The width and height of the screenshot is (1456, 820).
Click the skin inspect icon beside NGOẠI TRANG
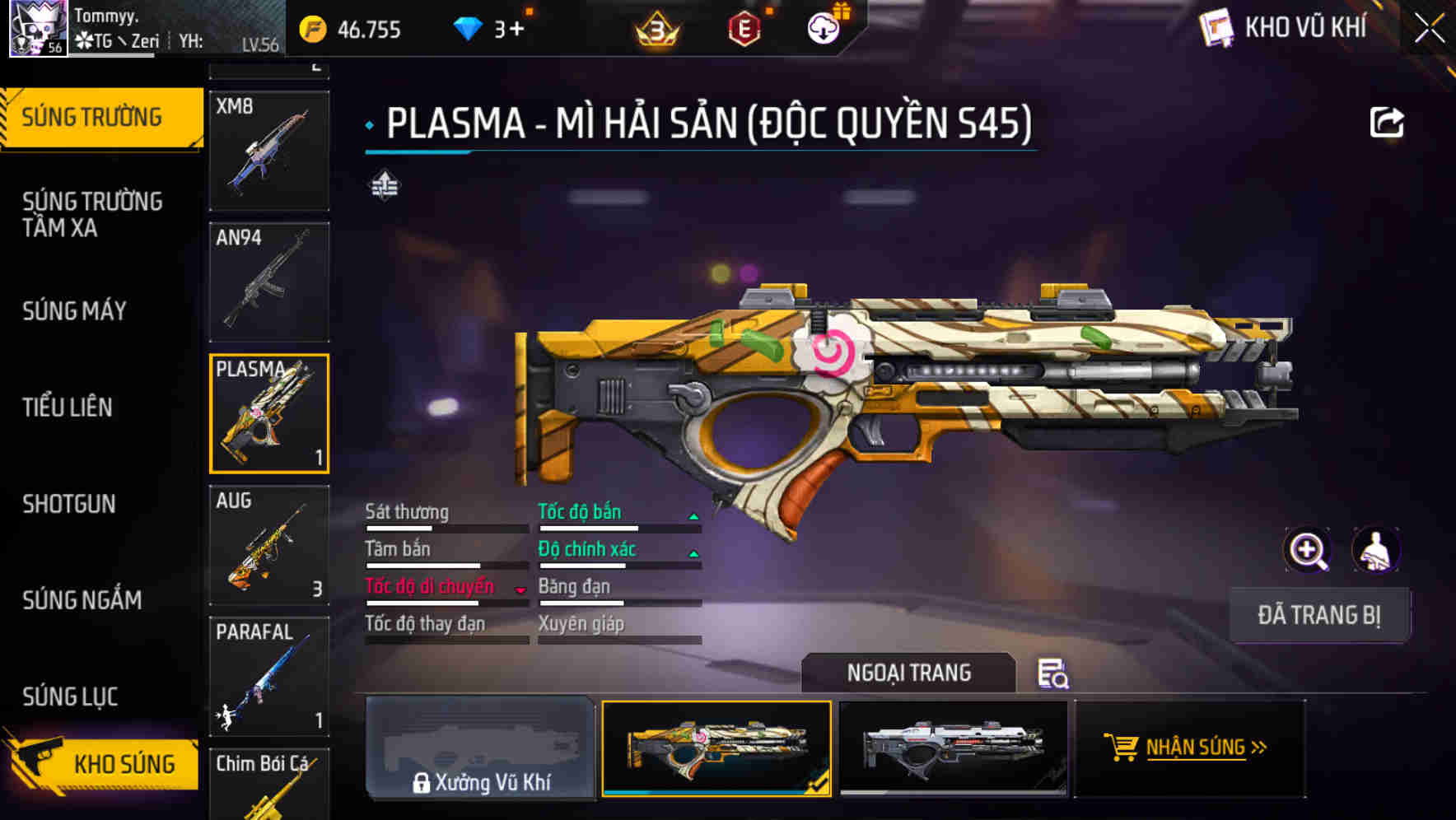click(x=1055, y=675)
